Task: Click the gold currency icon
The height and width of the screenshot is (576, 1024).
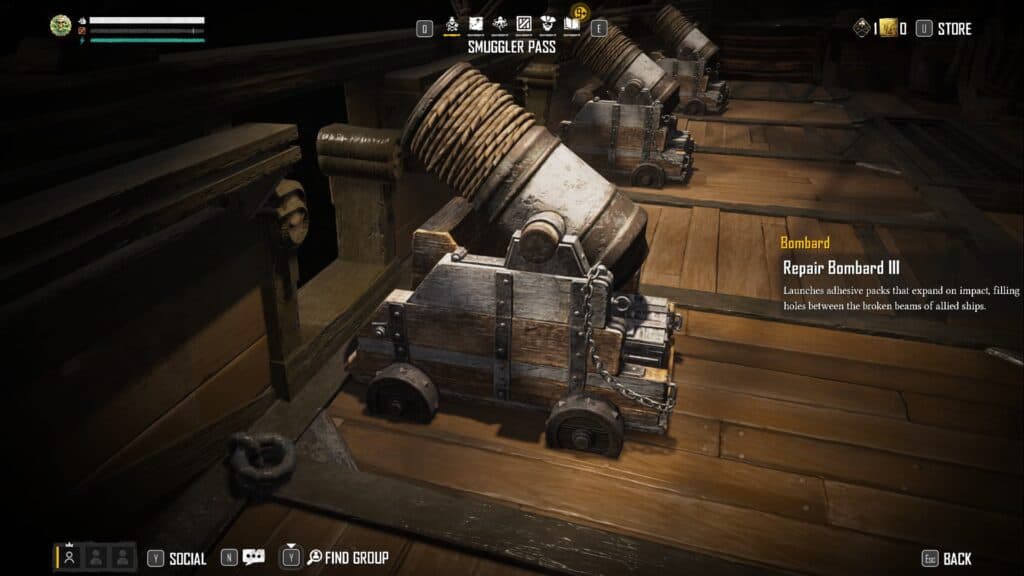Action: tap(887, 29)
